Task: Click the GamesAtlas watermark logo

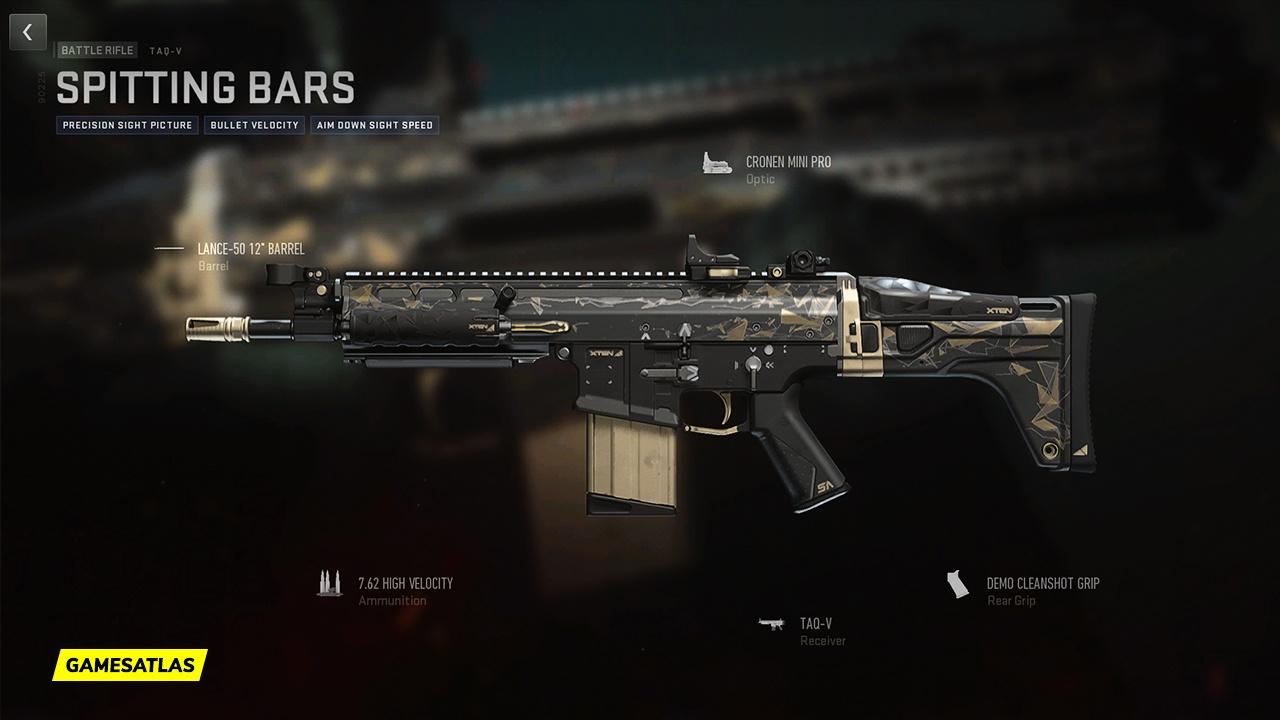Action: tap(130, 664)
